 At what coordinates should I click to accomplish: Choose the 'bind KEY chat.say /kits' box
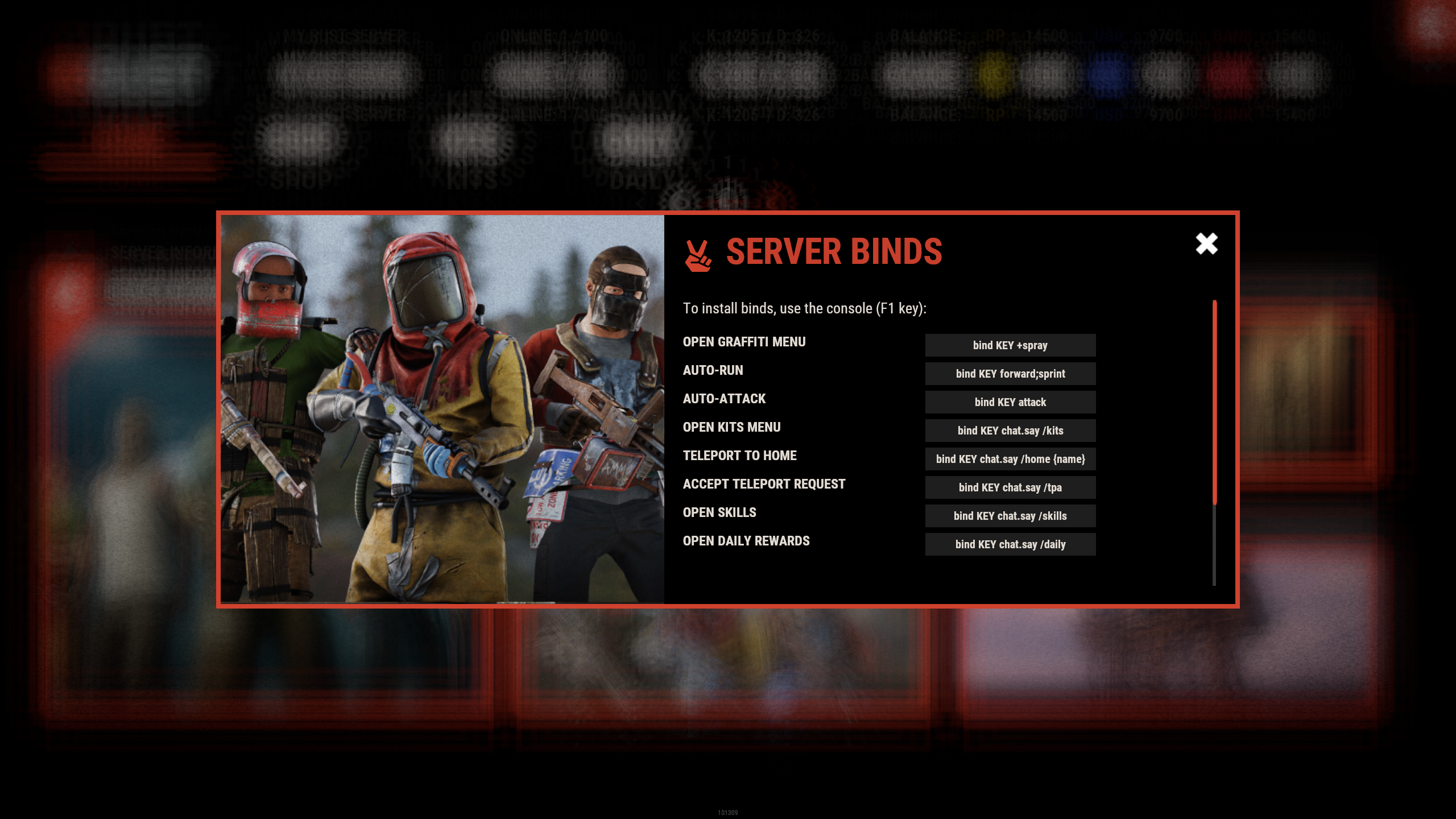1010,431
